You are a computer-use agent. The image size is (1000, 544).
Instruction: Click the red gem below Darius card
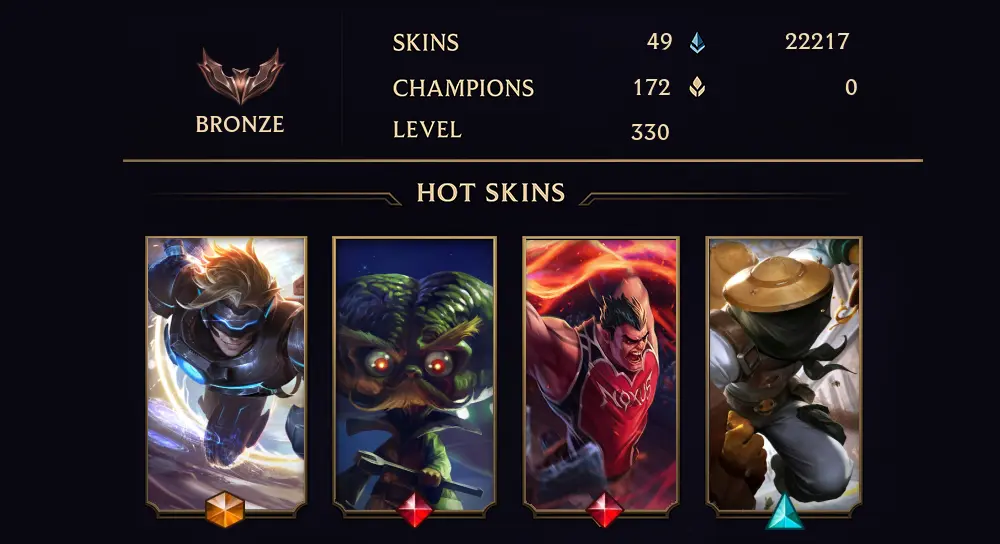pyautogui.click(x=603, y=511)
